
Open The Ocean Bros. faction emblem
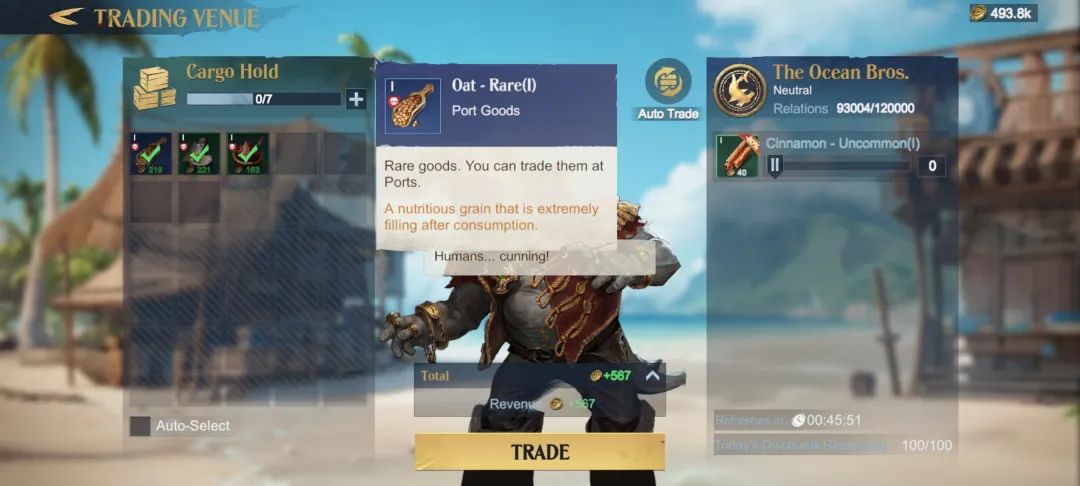click(740, 90)
